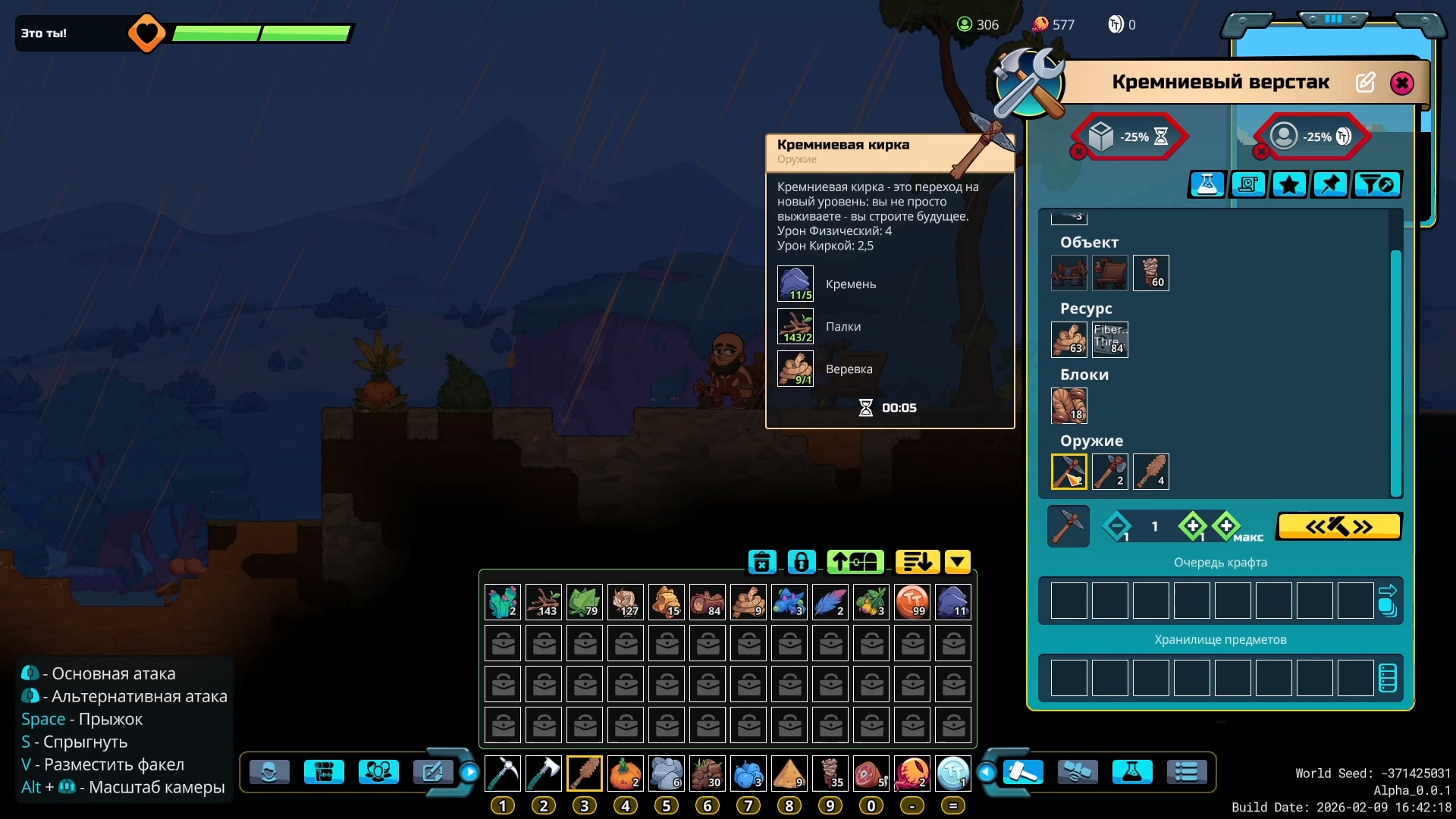Select the pickaxe in hotbar slot one
The width and height of the screenshot is (1456, 819).
[503, 773]
